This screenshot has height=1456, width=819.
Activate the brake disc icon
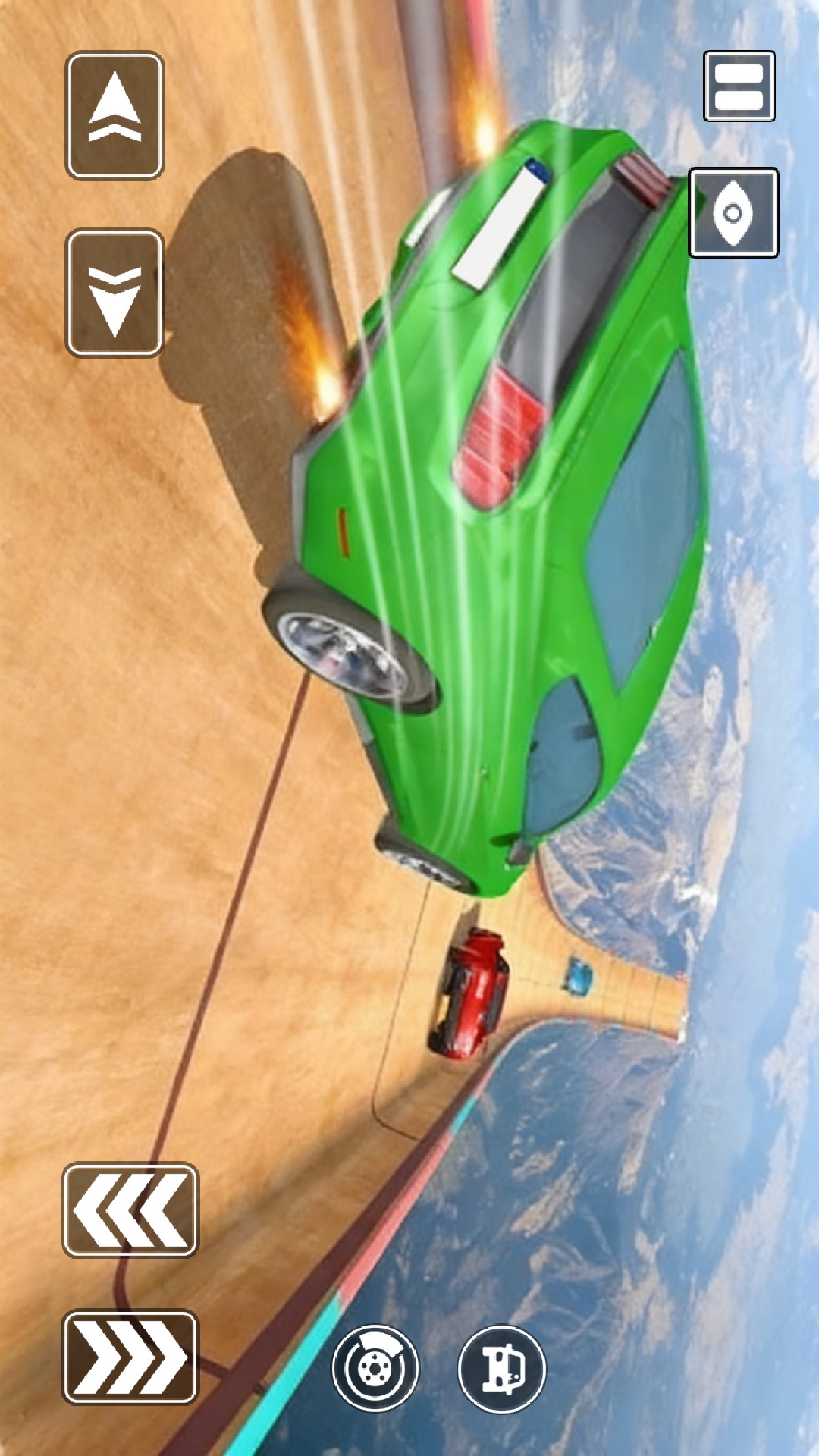pos(375,1368)
